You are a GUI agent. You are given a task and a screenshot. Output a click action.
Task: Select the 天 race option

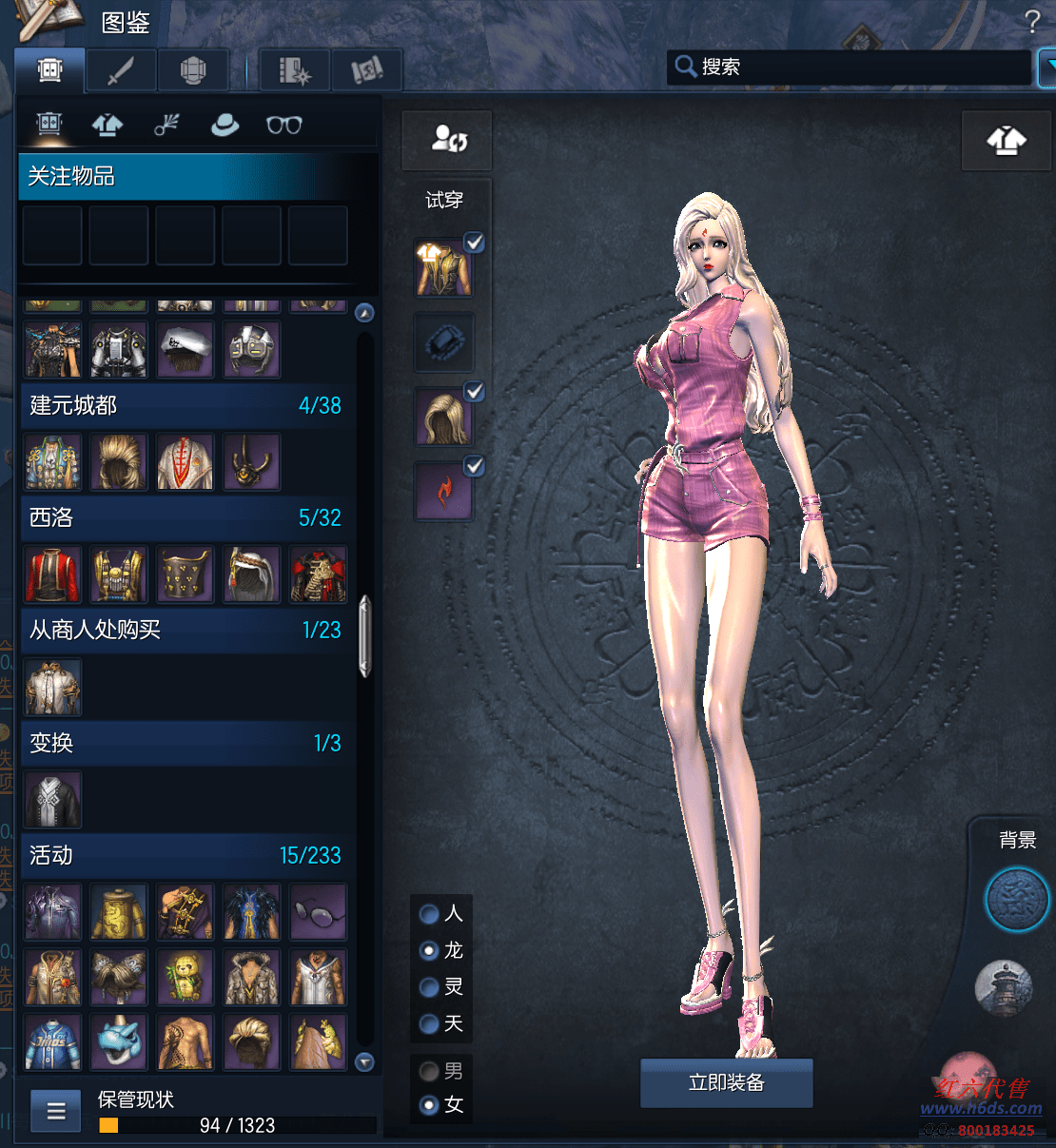430,1023
